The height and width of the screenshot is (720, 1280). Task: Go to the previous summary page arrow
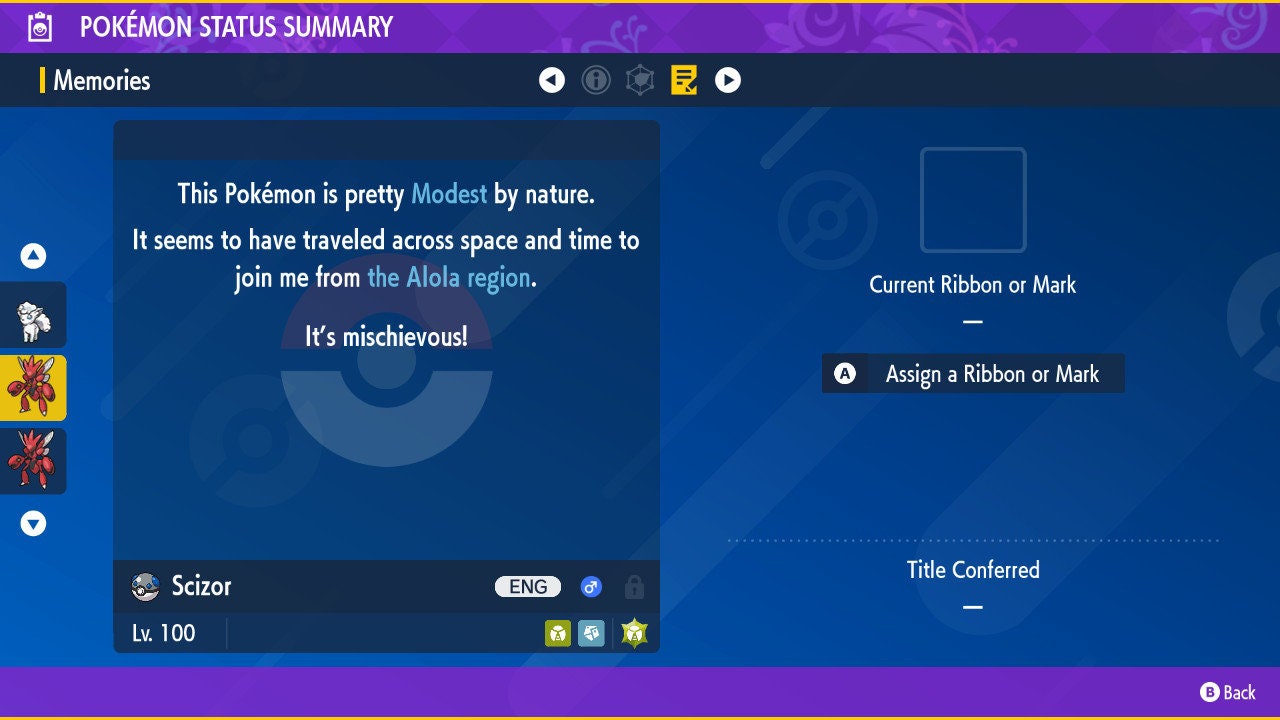tap(552, 80)
